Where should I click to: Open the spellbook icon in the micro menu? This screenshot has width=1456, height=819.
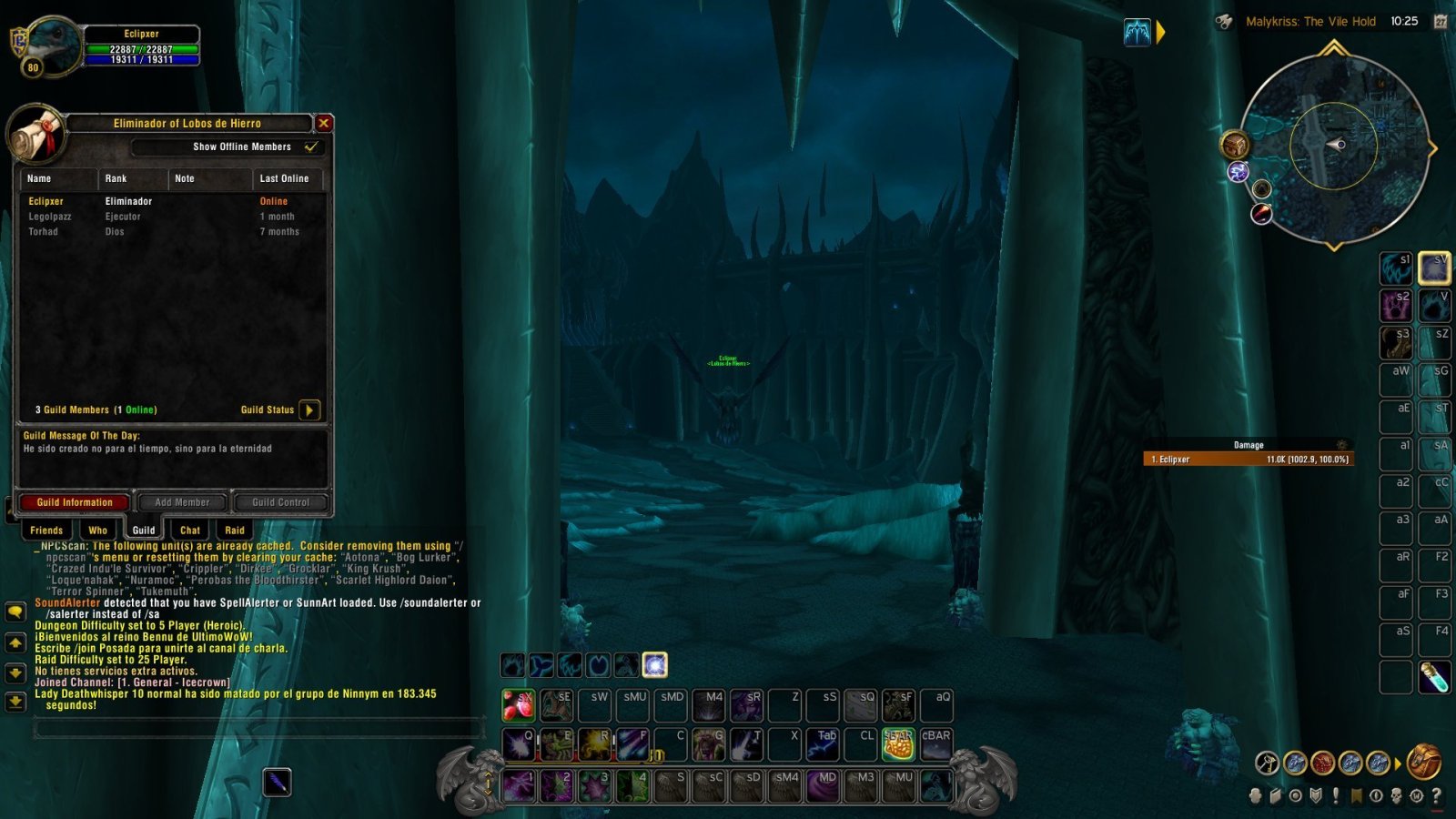point(1276,796)
